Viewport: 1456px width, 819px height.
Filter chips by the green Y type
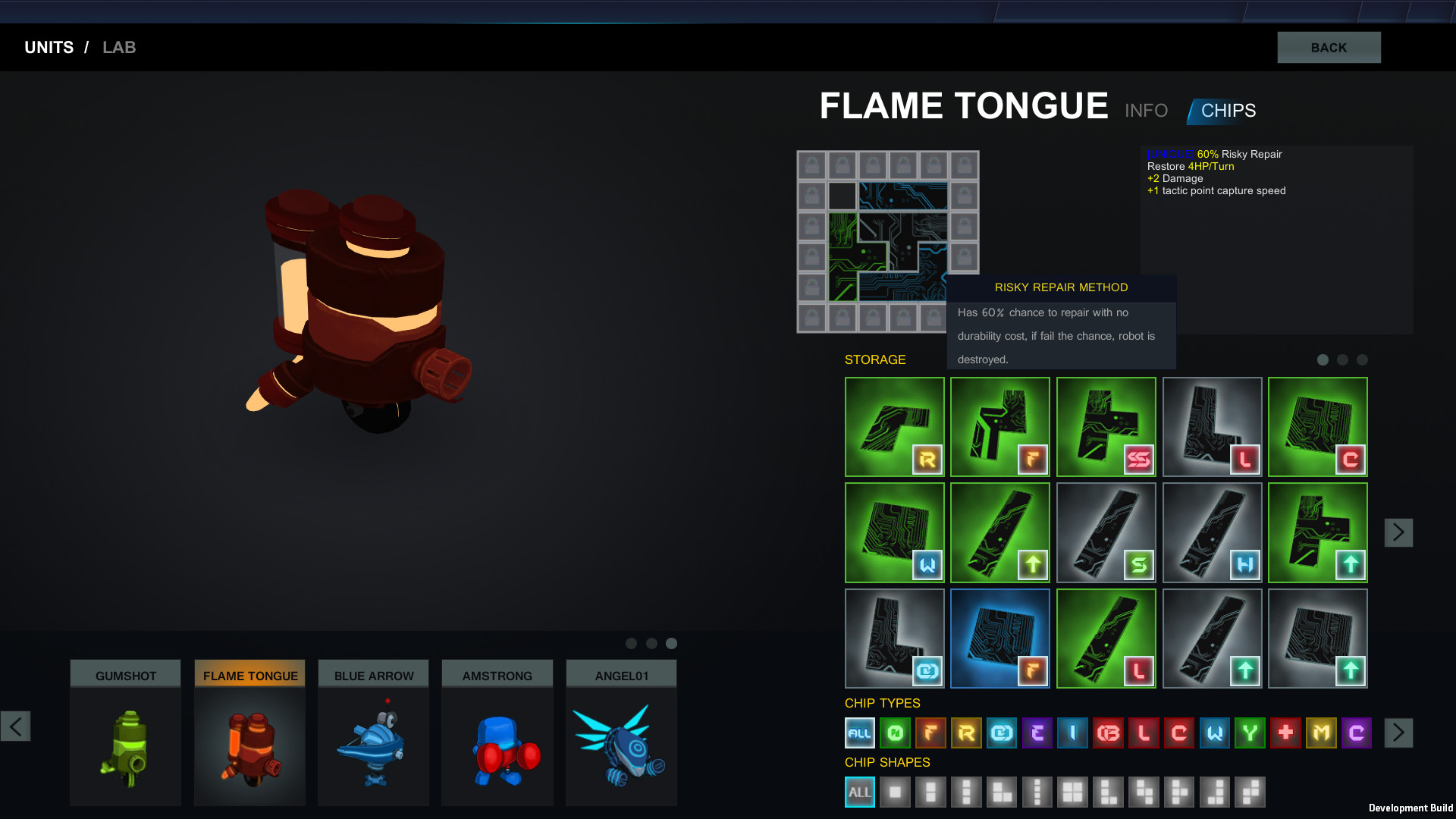(1250, 733)
